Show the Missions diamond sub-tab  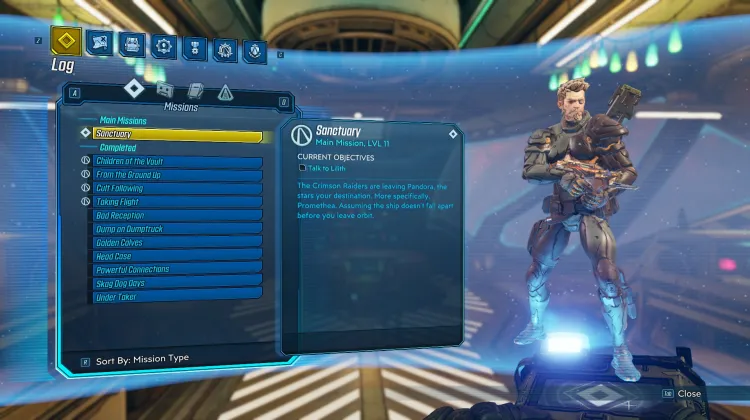point(134,89)
